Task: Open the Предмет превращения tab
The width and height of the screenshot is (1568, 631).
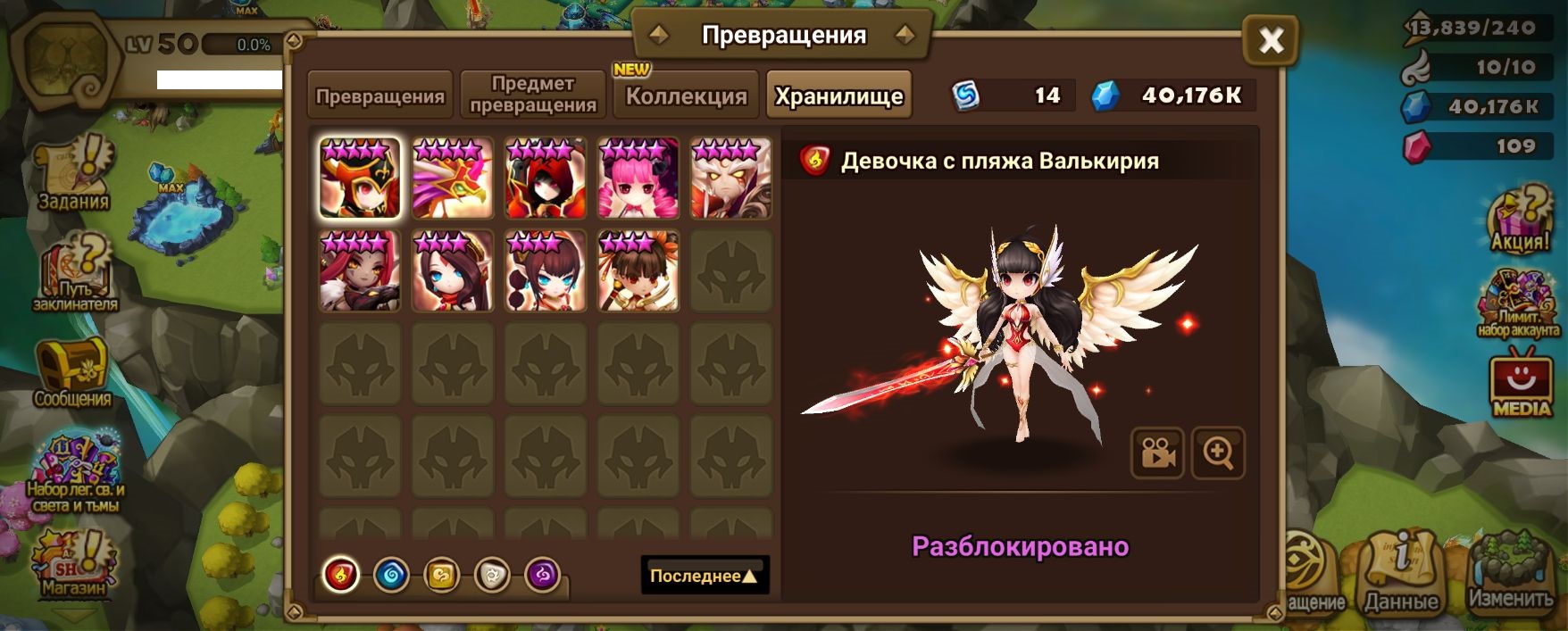Action: [533, 95]
